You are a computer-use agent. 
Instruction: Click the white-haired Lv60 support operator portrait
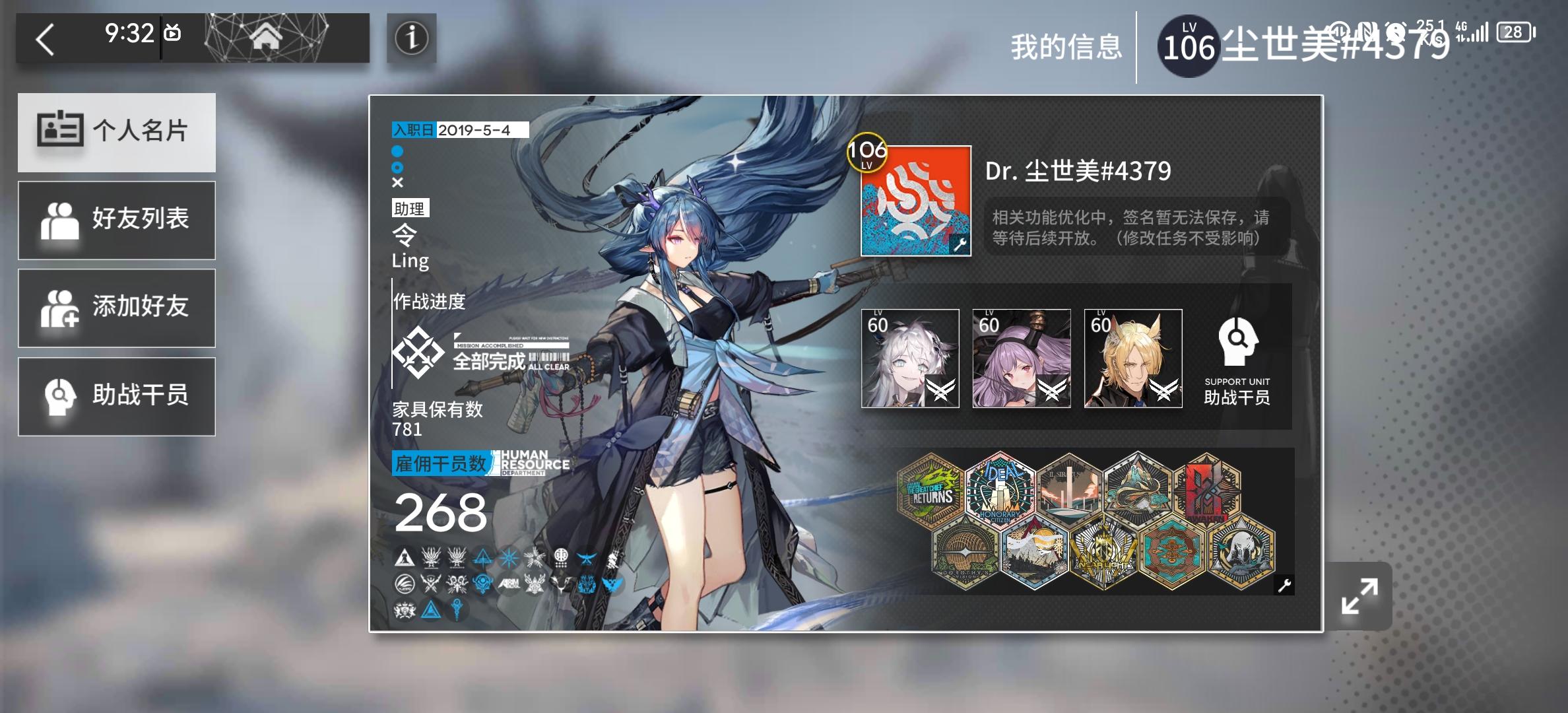(912, 358)
